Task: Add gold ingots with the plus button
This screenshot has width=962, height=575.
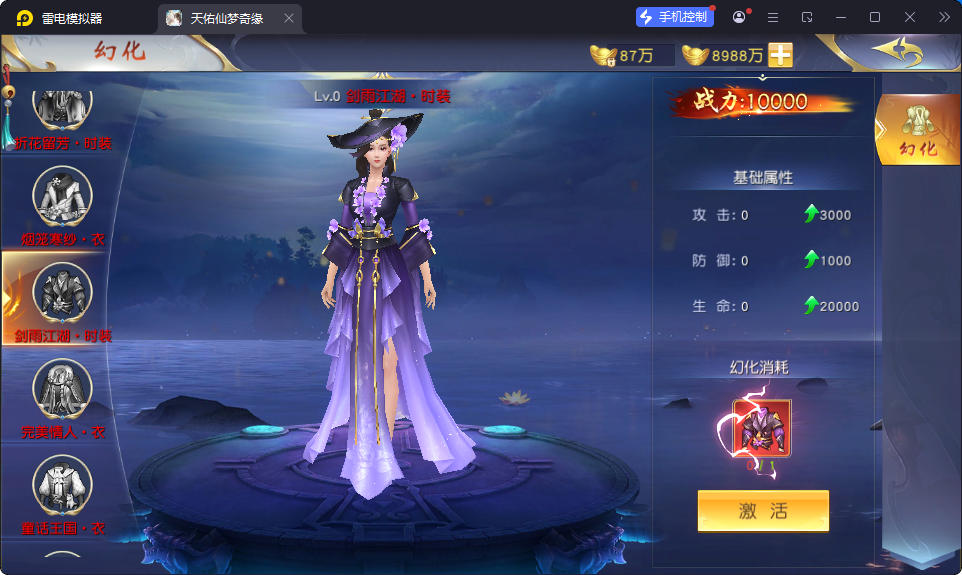Action: (x=780, y=55)
